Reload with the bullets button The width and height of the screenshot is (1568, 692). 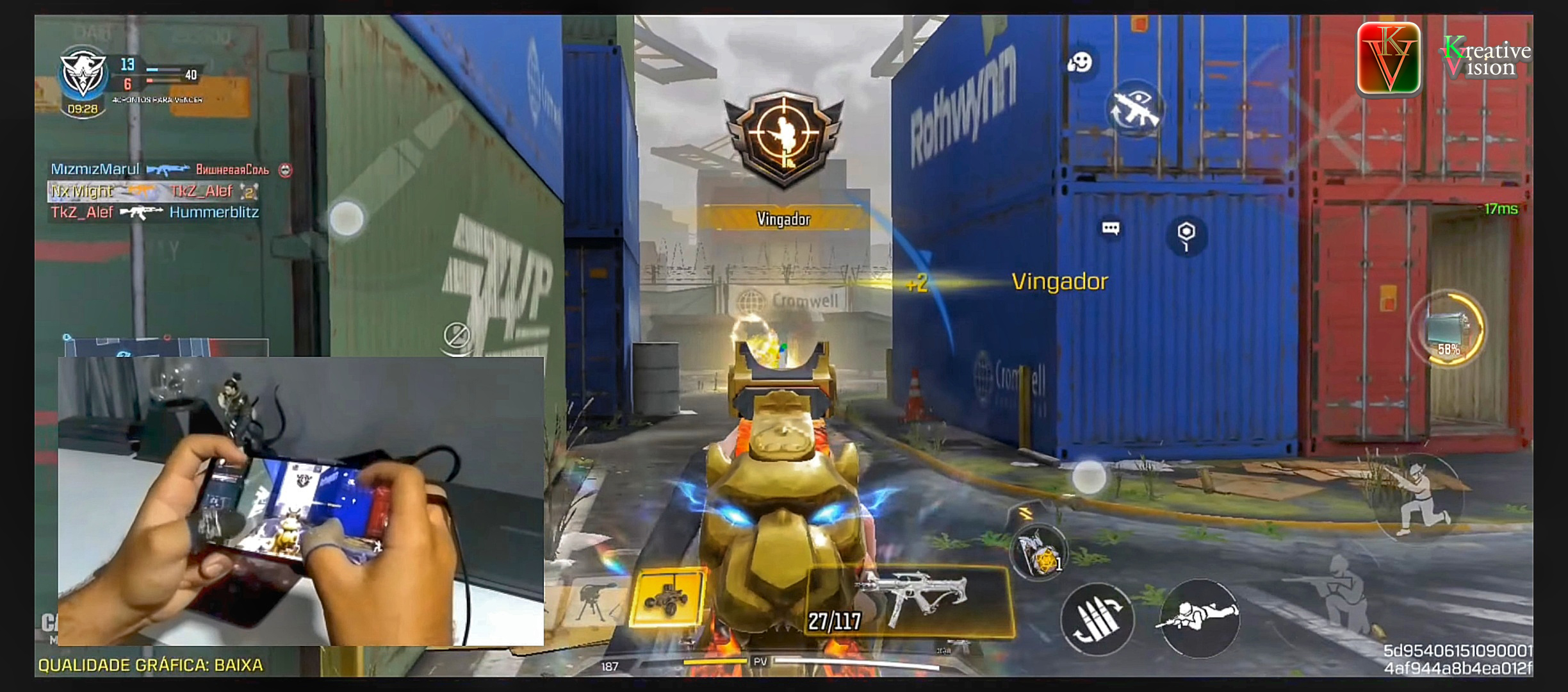tap(1097, 620)
